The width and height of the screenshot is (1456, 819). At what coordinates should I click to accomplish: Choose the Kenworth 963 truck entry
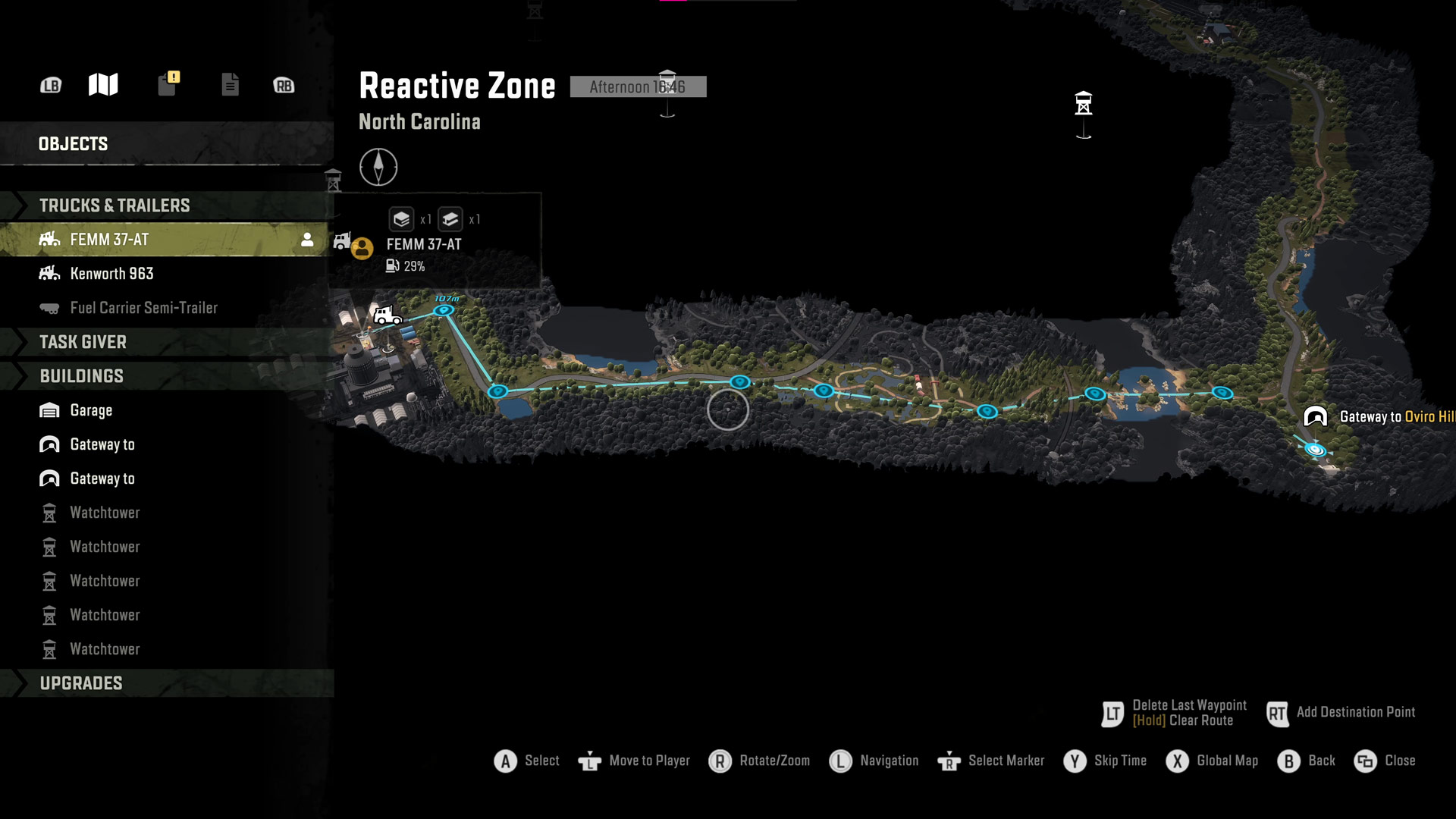[x=111, y=274]
